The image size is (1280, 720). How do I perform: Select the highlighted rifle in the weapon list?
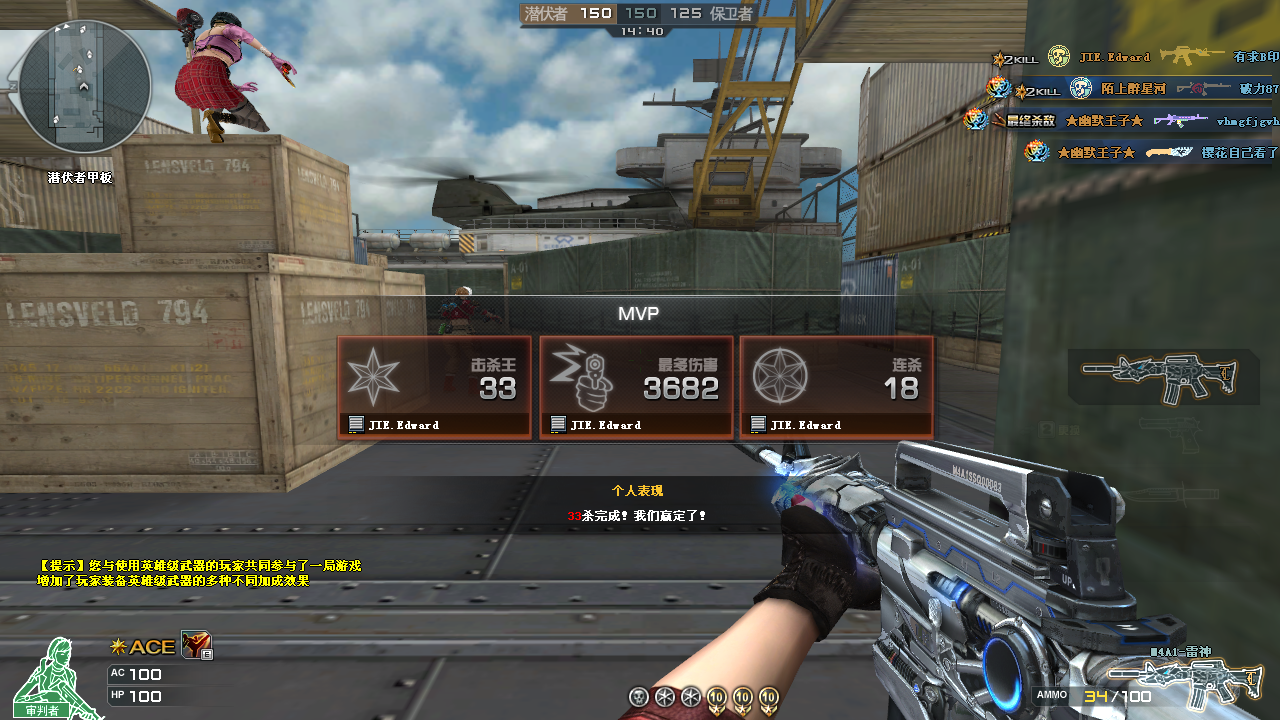click(x=1162, y=377)
